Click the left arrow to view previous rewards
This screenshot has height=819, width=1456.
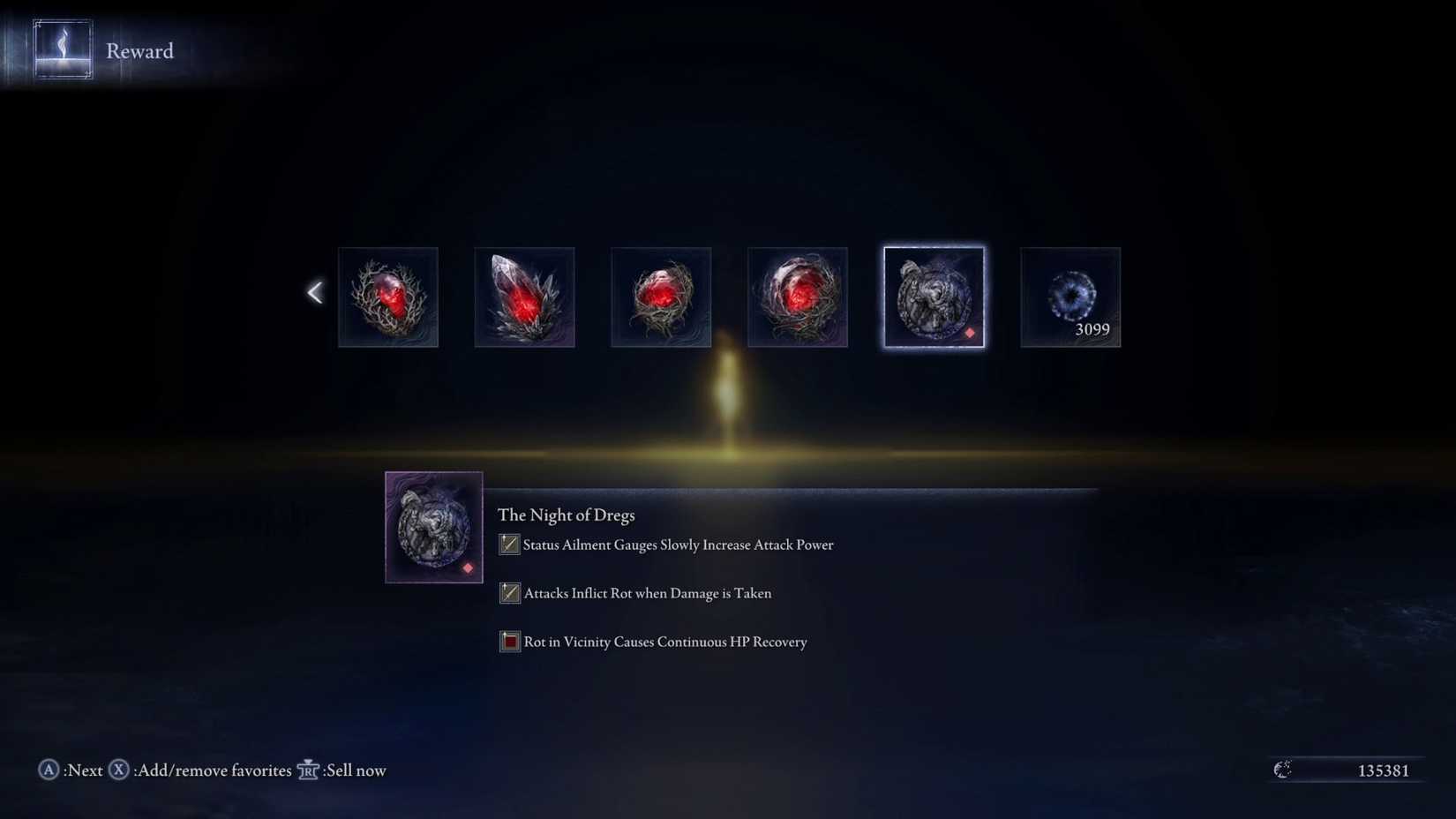(x=315, y=291)
